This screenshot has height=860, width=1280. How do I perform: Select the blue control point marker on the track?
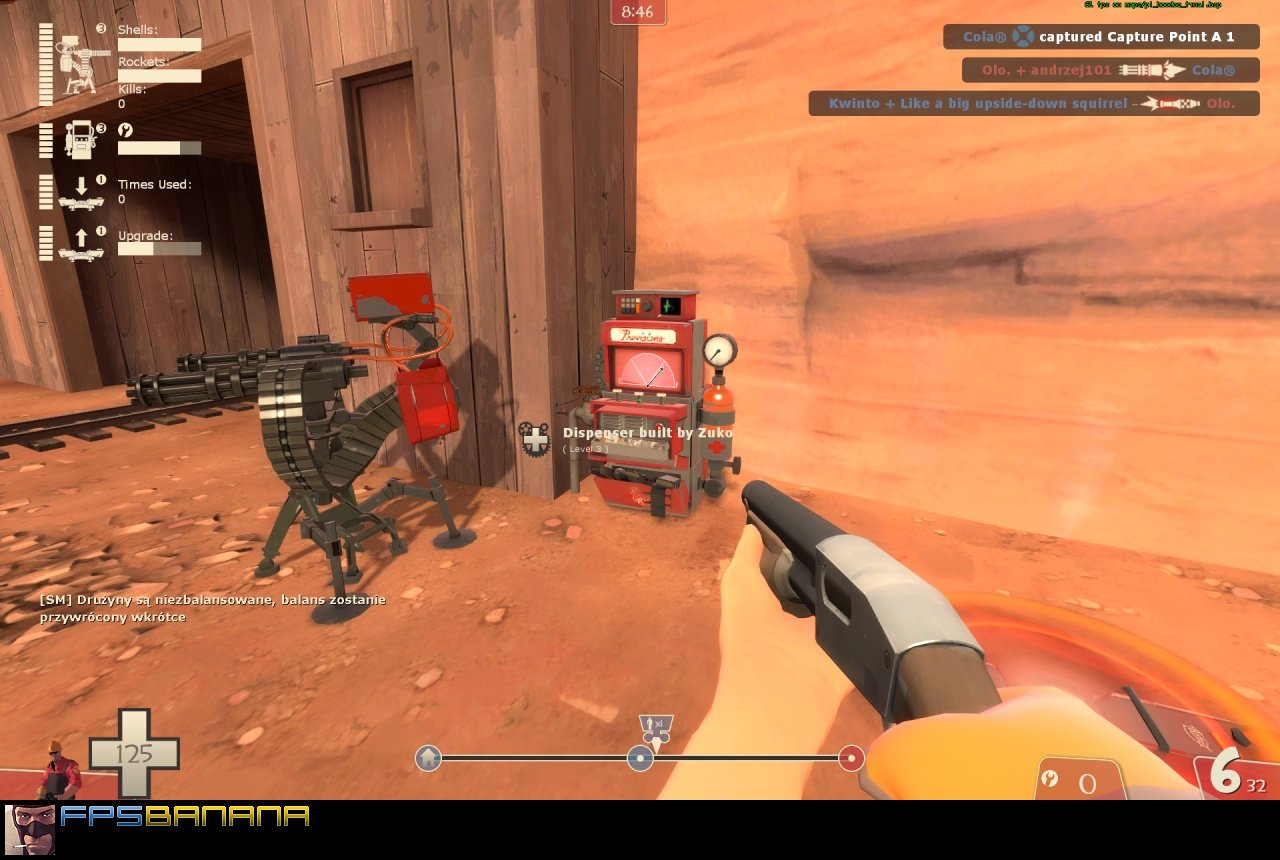click(640, 759)
